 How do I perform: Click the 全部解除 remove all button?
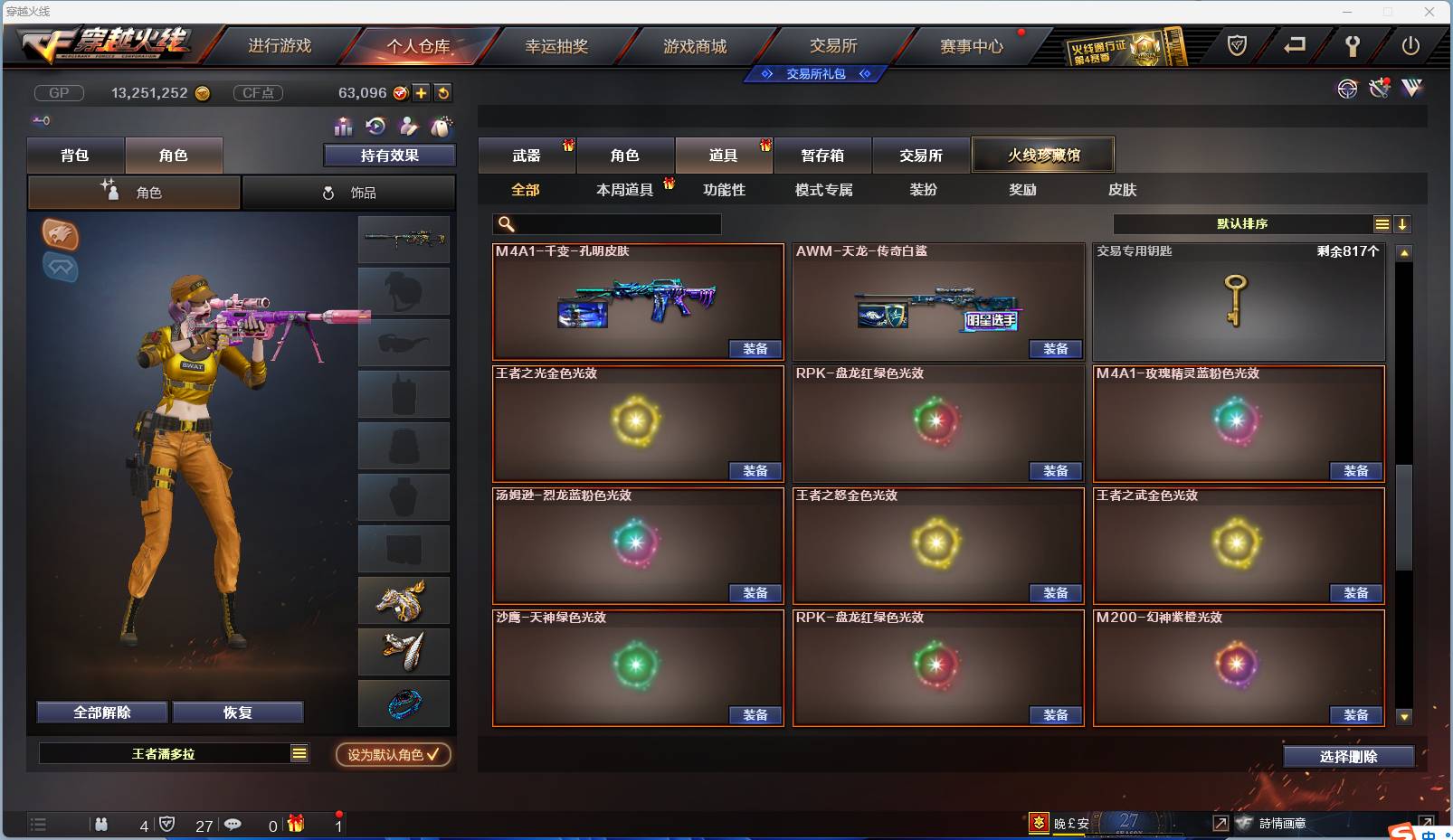(x=100, y=712)
